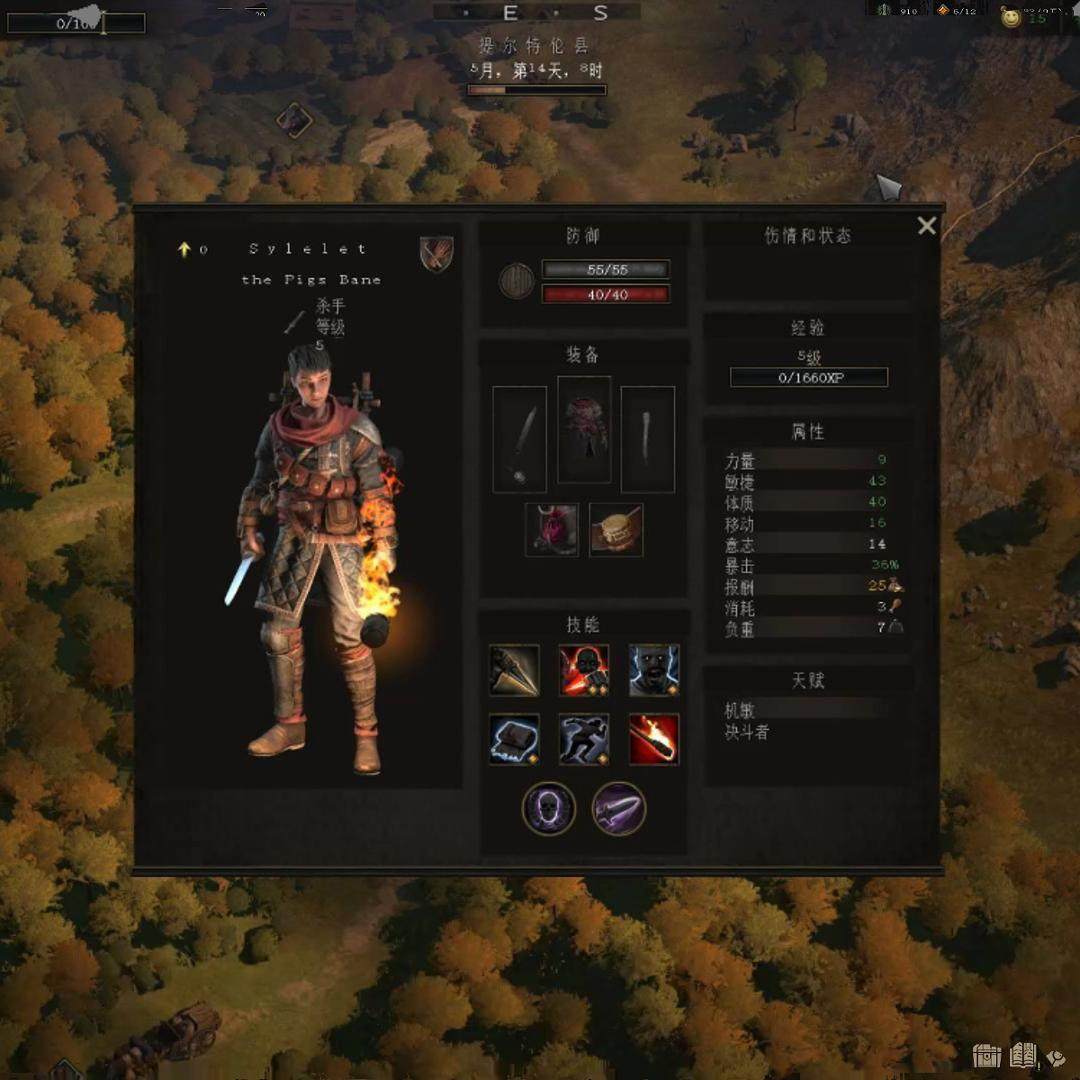The image size is (1080, 1080).
Task: Select the red body armor slot
Action: click(584, 429)
